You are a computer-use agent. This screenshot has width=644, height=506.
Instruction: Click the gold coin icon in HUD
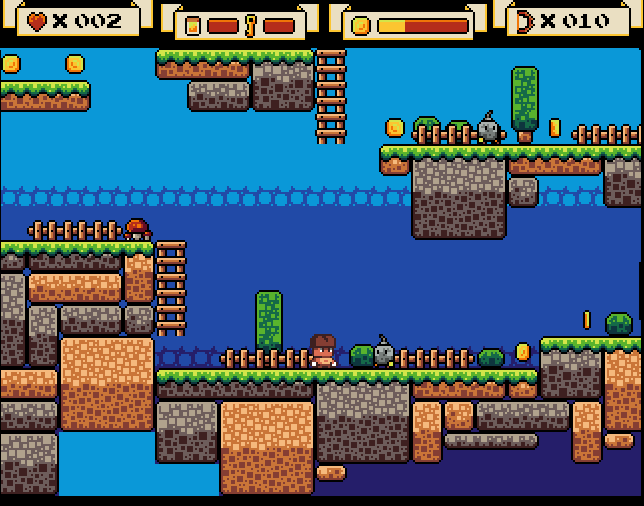[361, 26]
